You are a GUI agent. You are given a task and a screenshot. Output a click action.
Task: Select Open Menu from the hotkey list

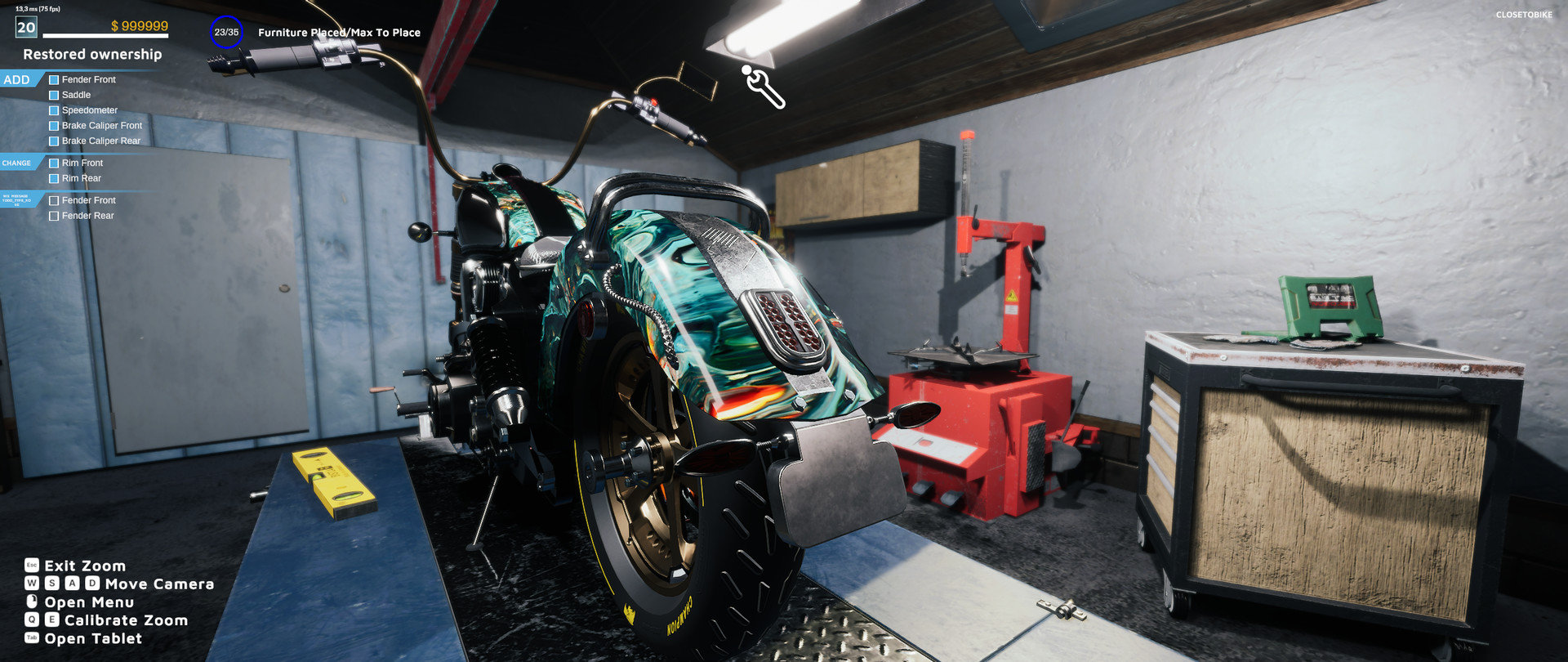(x=90, y=602)
